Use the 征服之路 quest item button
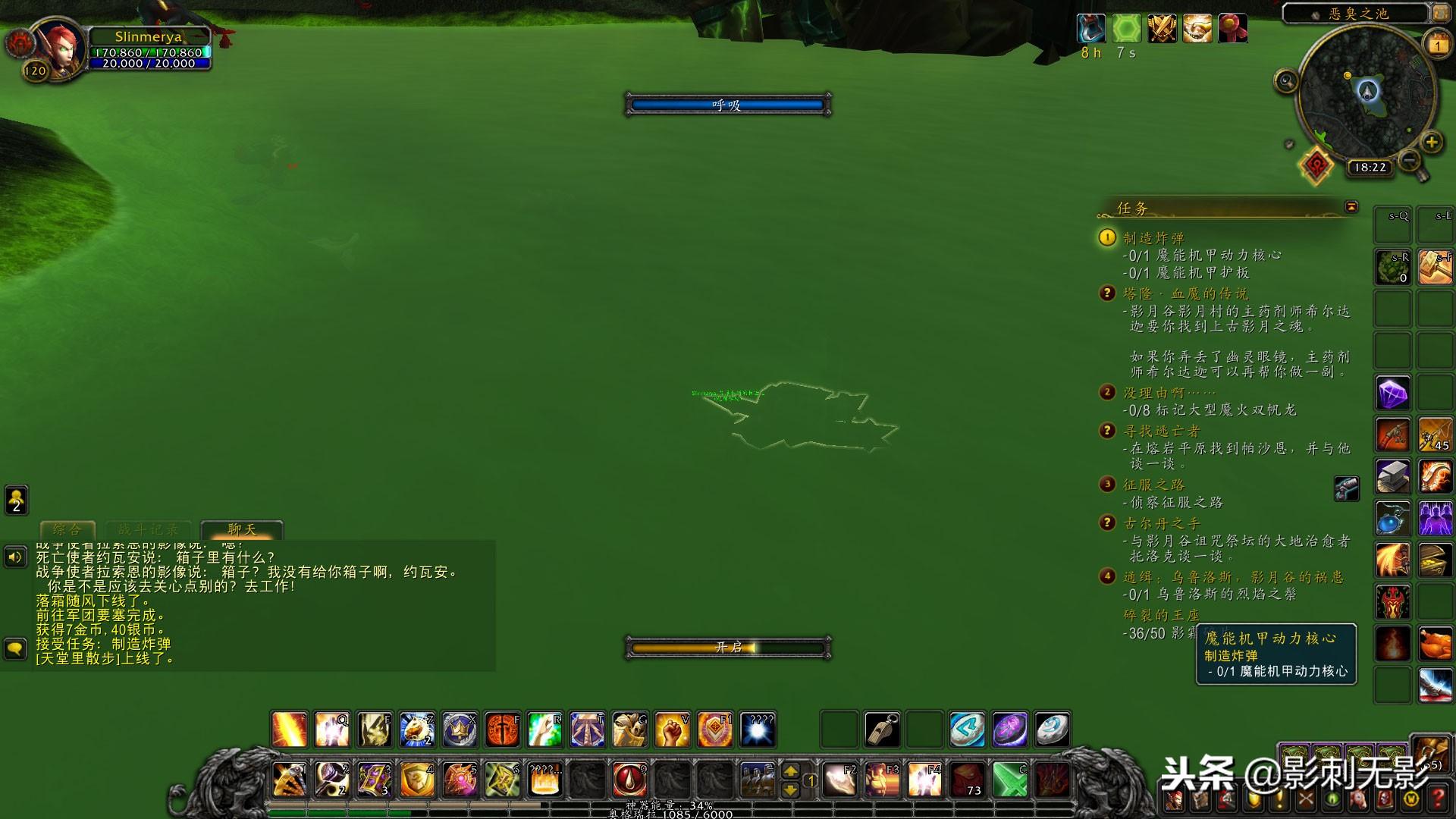 pos(1346,488)
